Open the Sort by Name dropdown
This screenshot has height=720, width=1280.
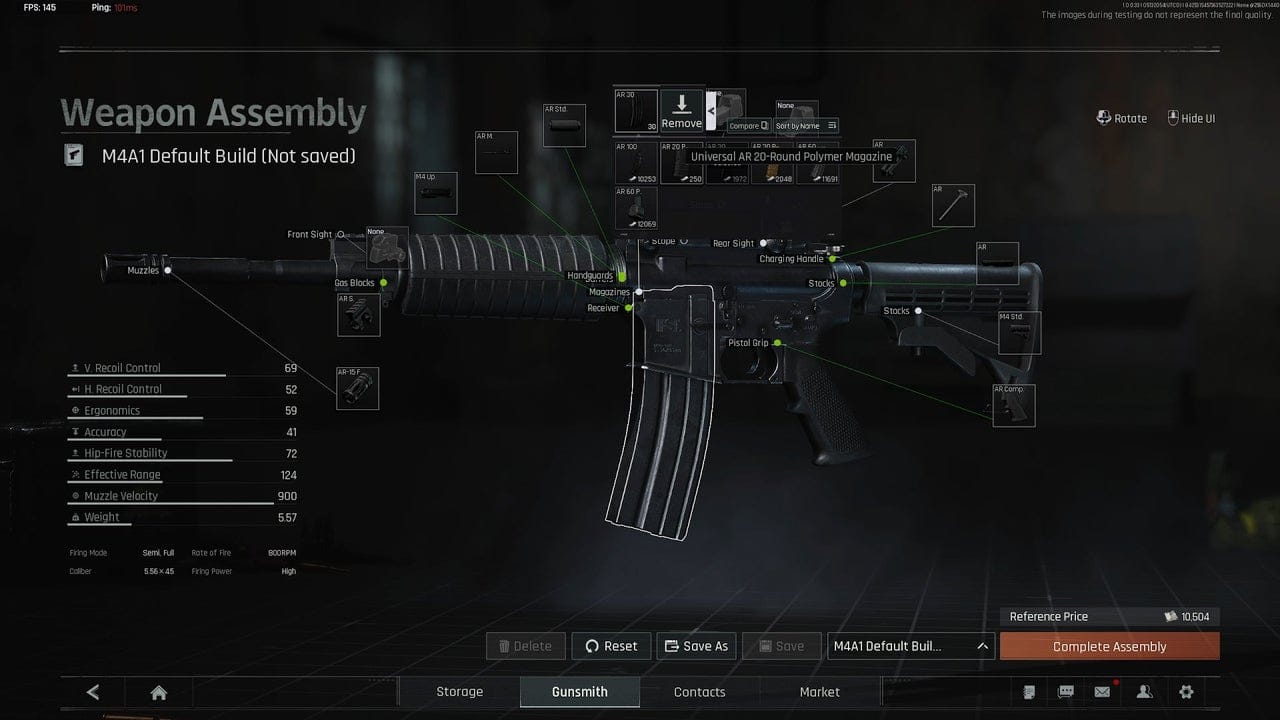(x=806, y=126)
